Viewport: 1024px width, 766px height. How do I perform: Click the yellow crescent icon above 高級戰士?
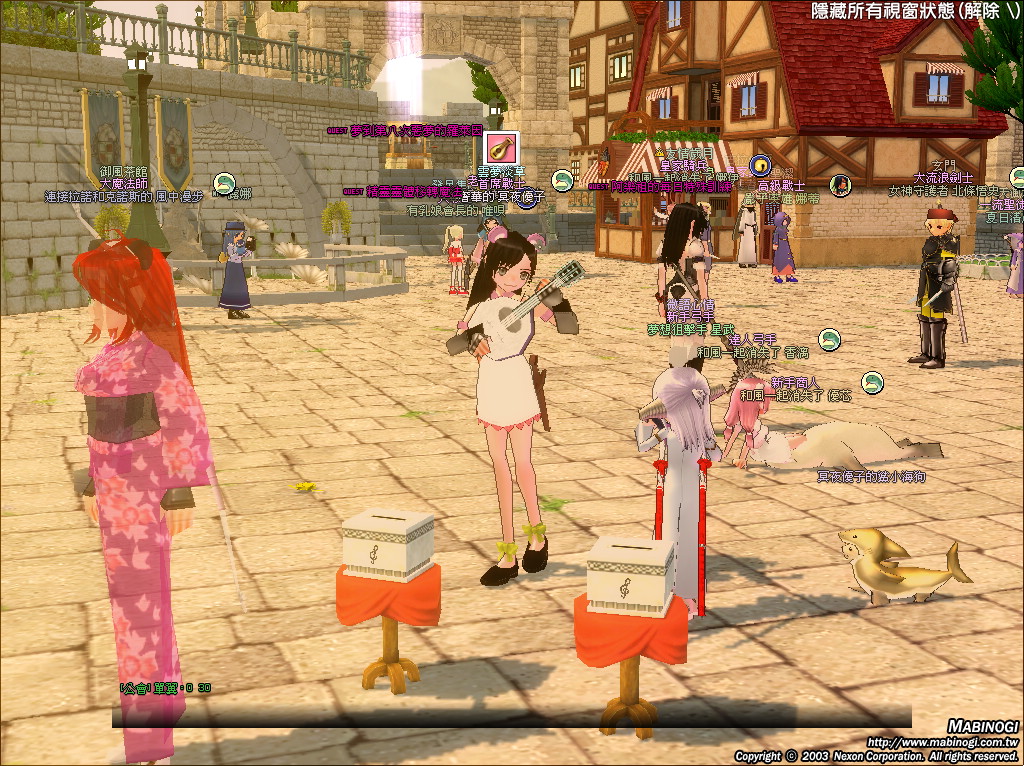click(760, 166)
